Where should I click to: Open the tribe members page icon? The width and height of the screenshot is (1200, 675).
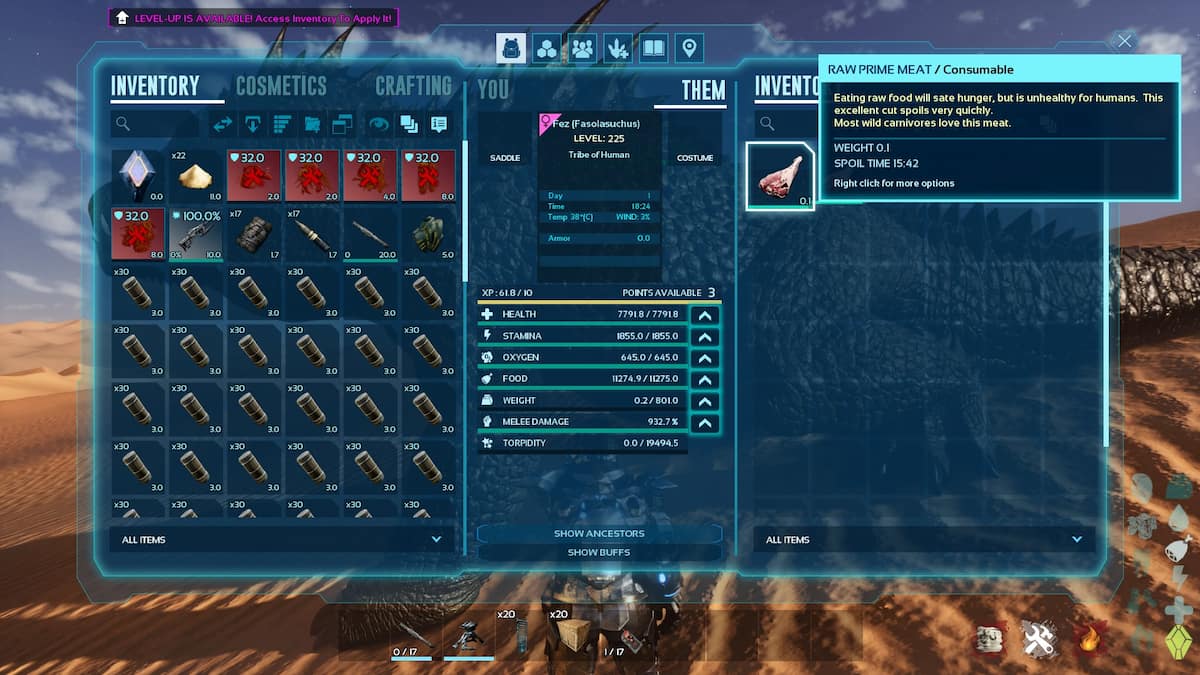click(x=582, y=48)
